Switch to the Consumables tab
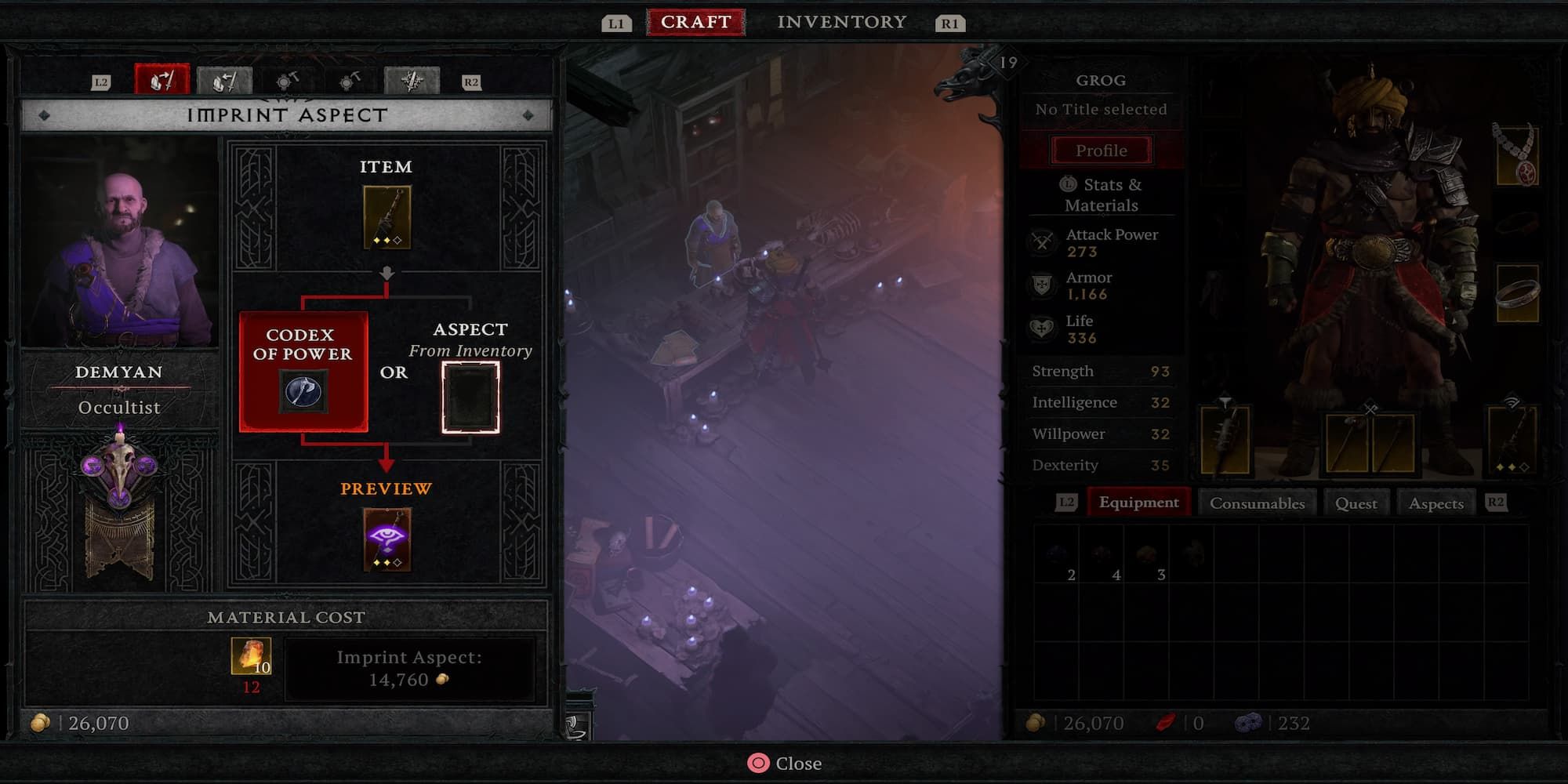Screen dimensions: 1568x784 pos(1257,503)
